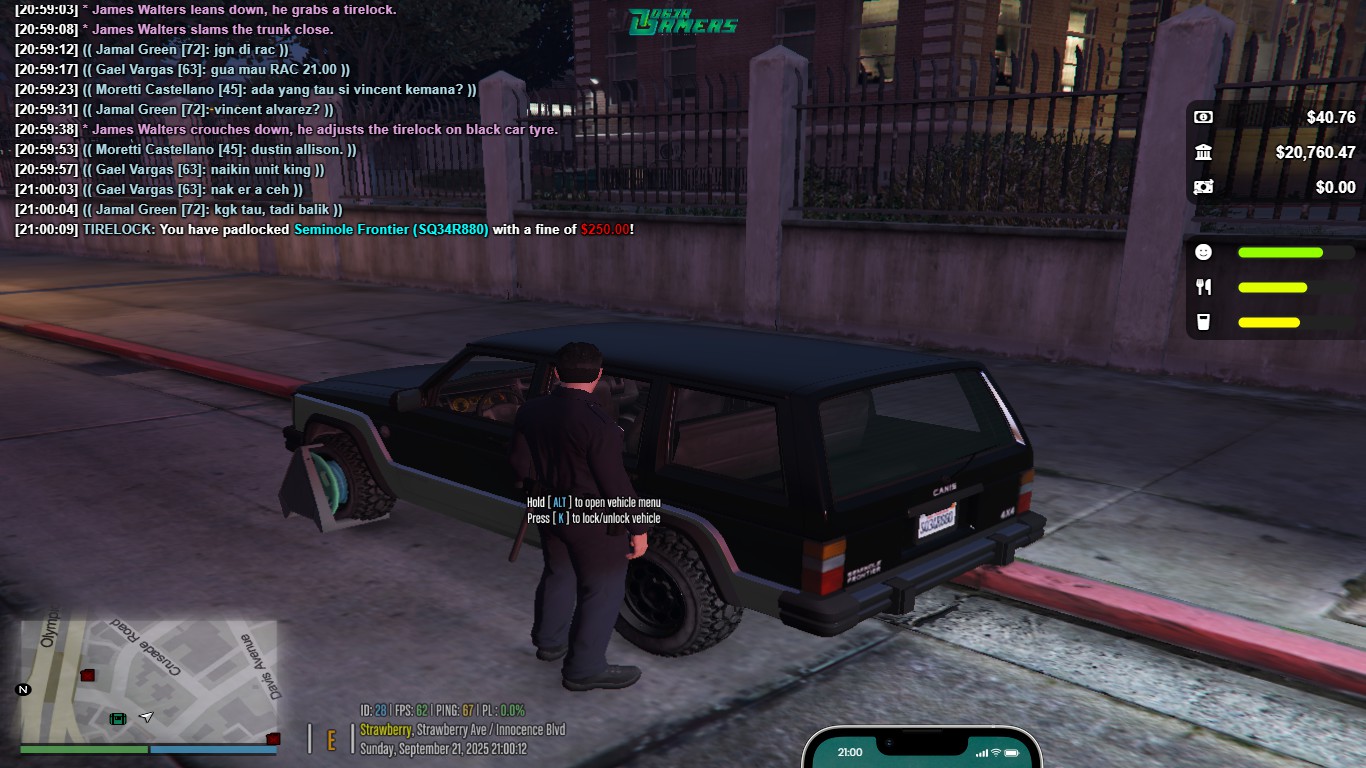The height and width of the screenshot is (768, 1366).
Task: Click the cash money icon
Action: tap(1204, 117)
